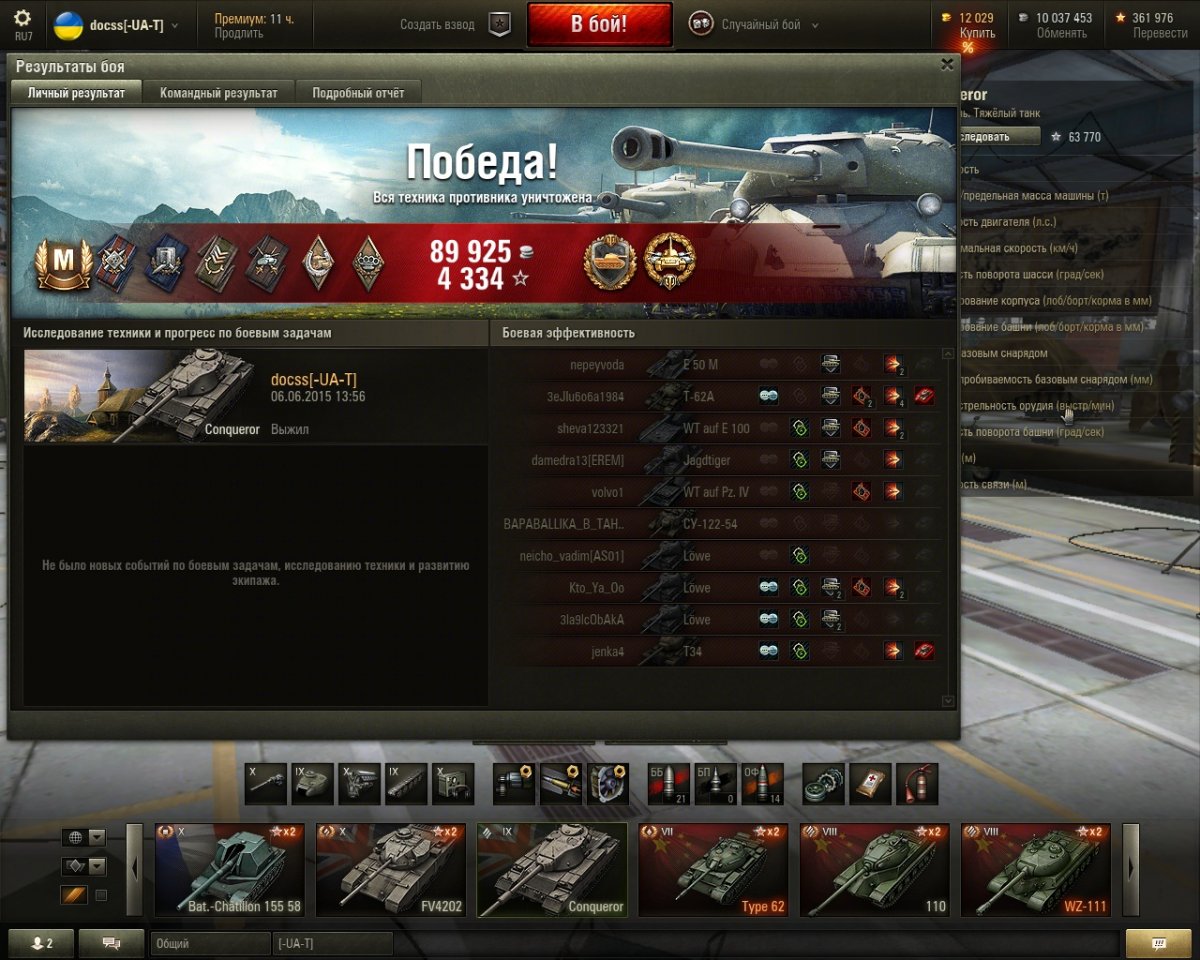Buy gold with the Купить button
The image size is (1200, 960).
coord(977,33)
